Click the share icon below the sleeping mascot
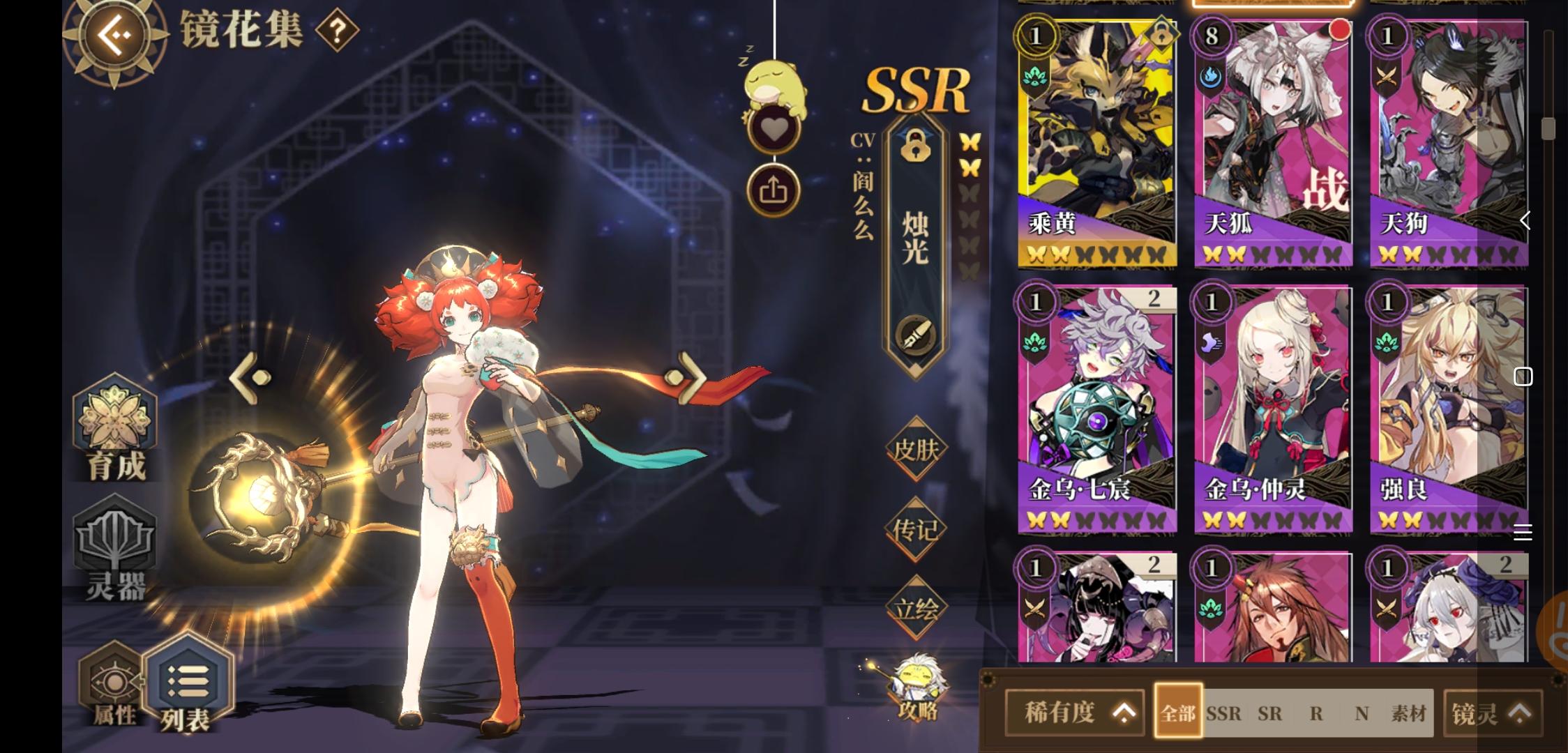 774,190
